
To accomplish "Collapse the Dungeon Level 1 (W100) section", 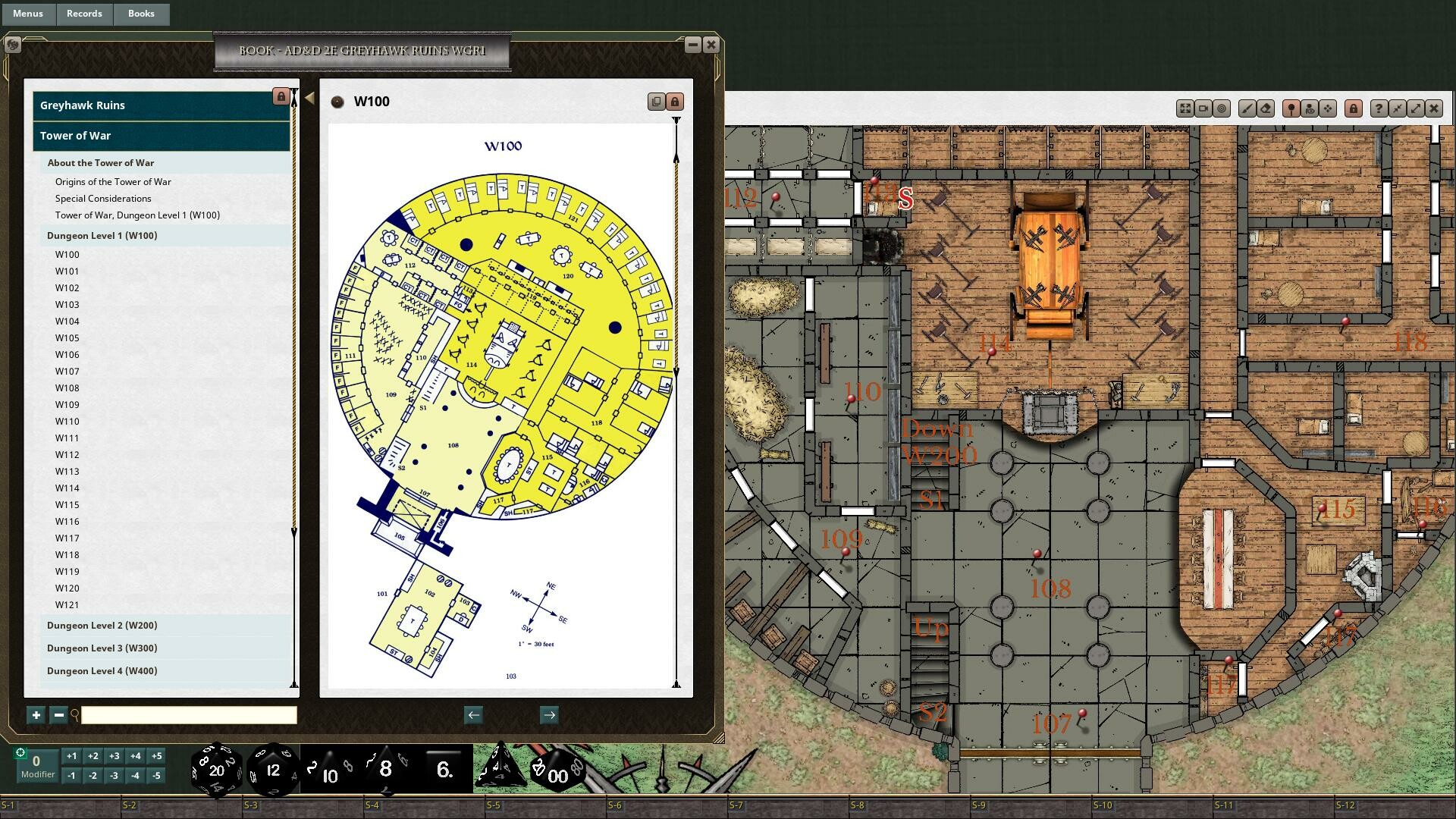I will pos(101,235).
